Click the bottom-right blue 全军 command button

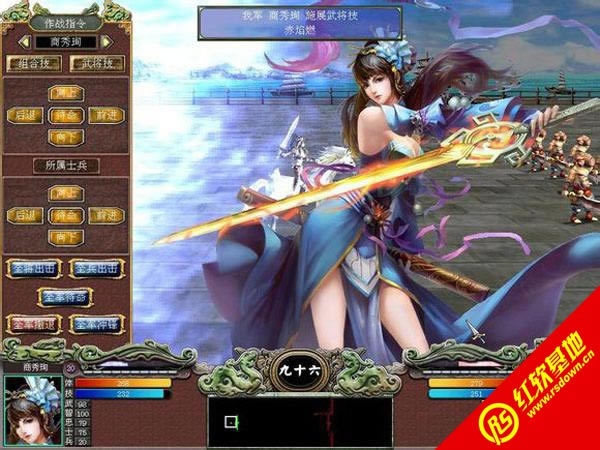pos(96,324)
